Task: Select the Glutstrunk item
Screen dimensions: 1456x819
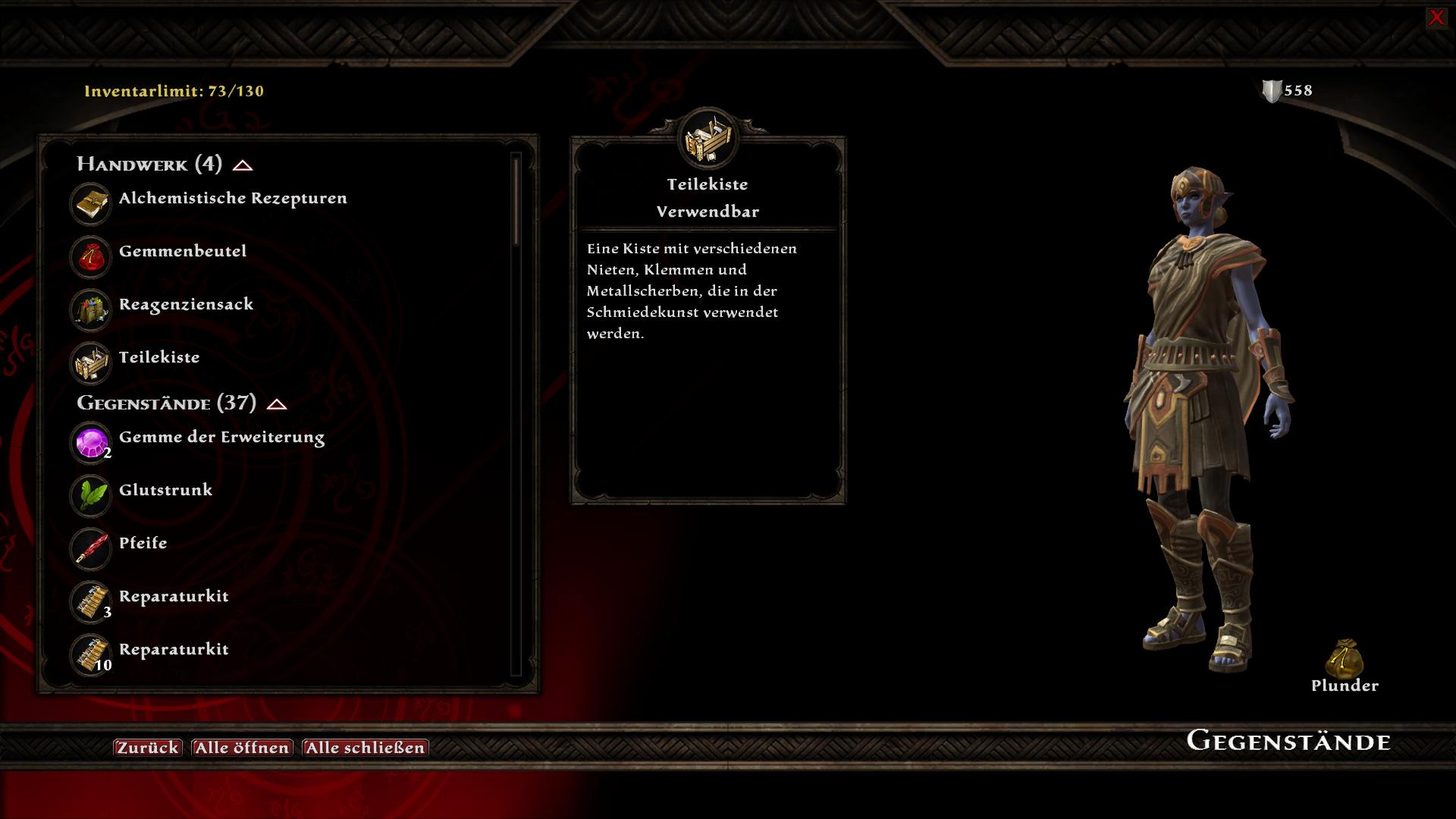Action: (165, 491)
